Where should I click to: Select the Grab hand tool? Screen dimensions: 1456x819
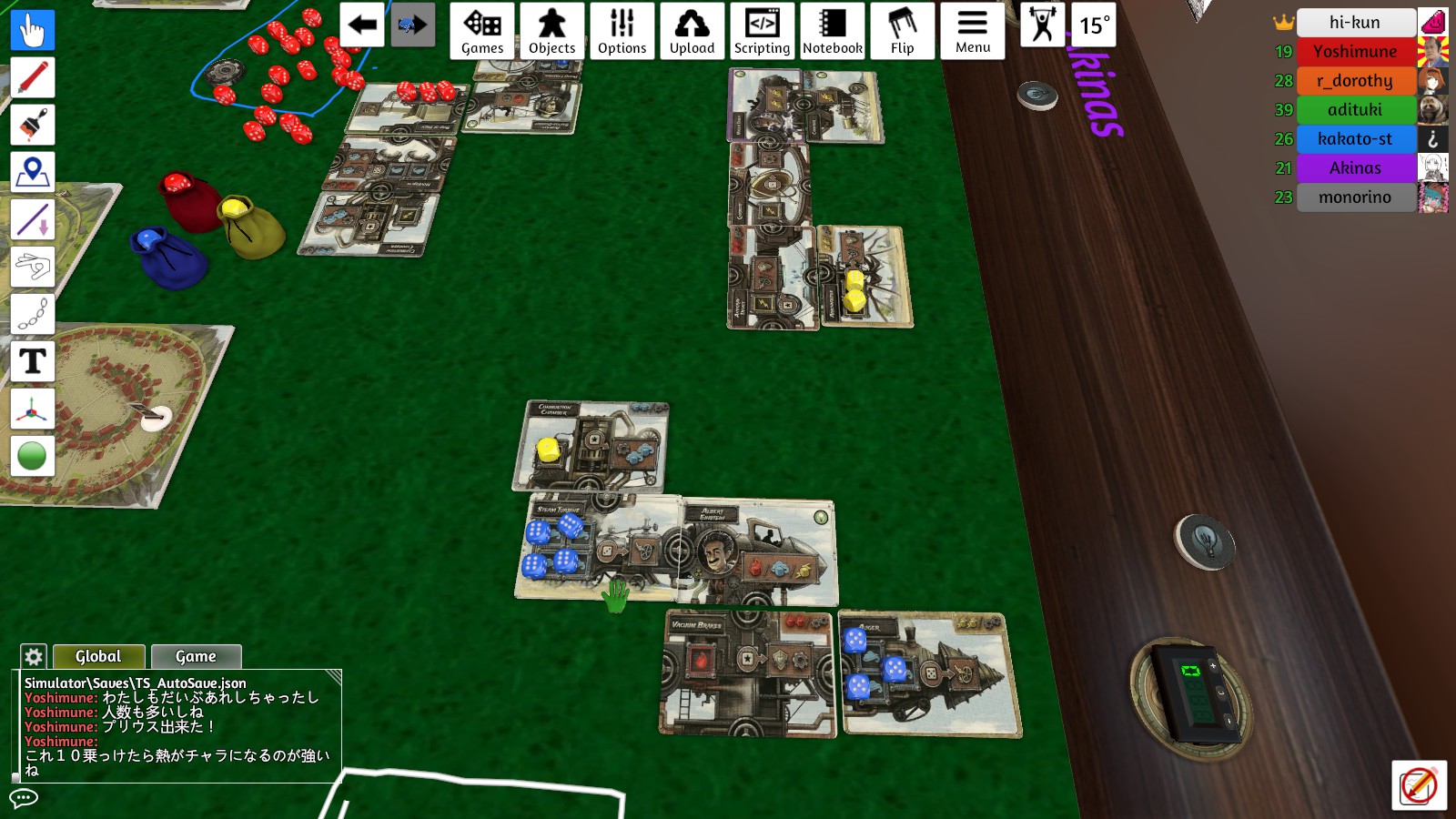point(32,29)
